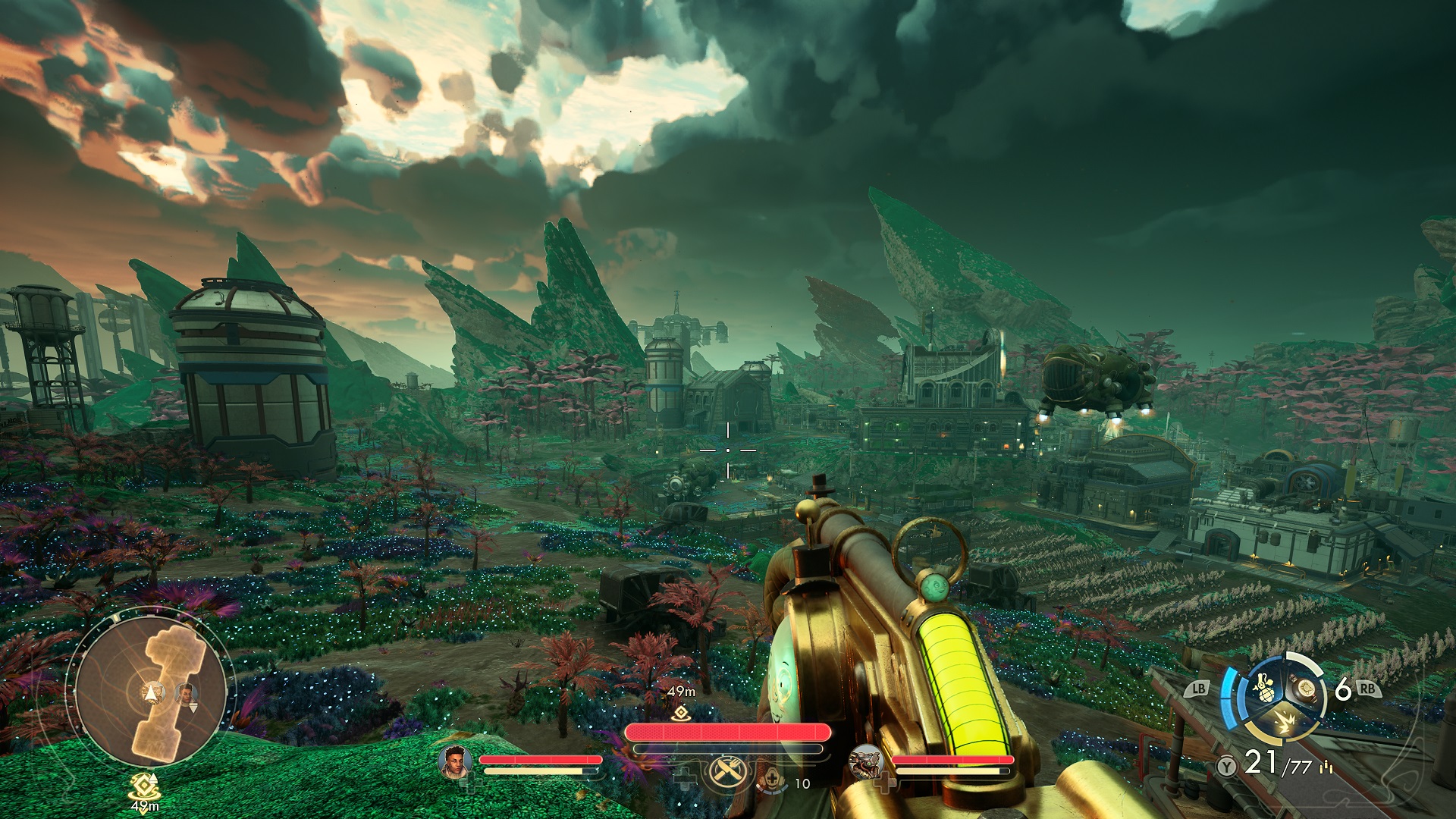Use the medical inhaler icon
Screen dimensions: 1456x819
tap(772, 777)
